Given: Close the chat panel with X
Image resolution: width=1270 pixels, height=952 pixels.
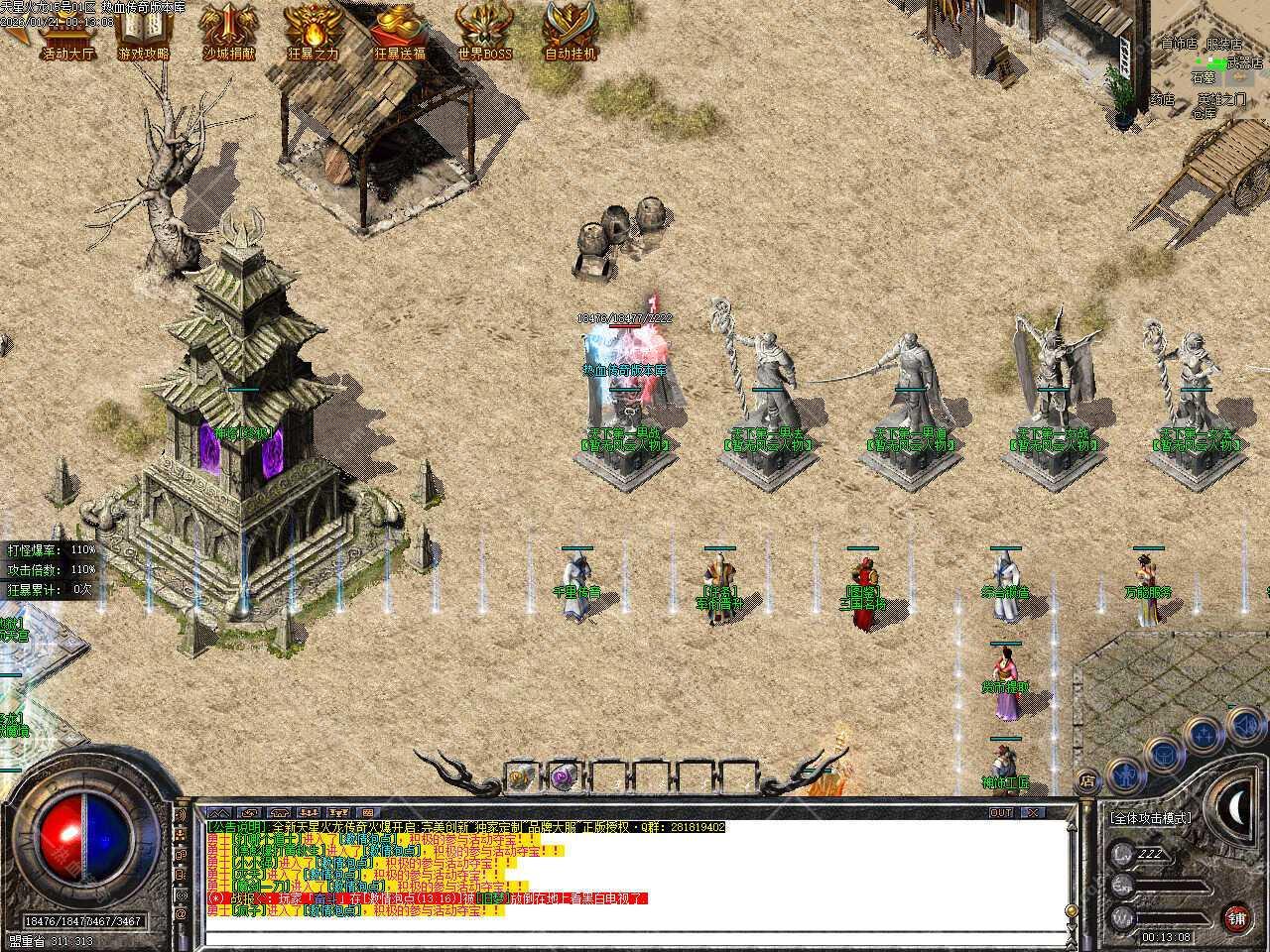Looking at the screenshot, I should [1033, 812].
